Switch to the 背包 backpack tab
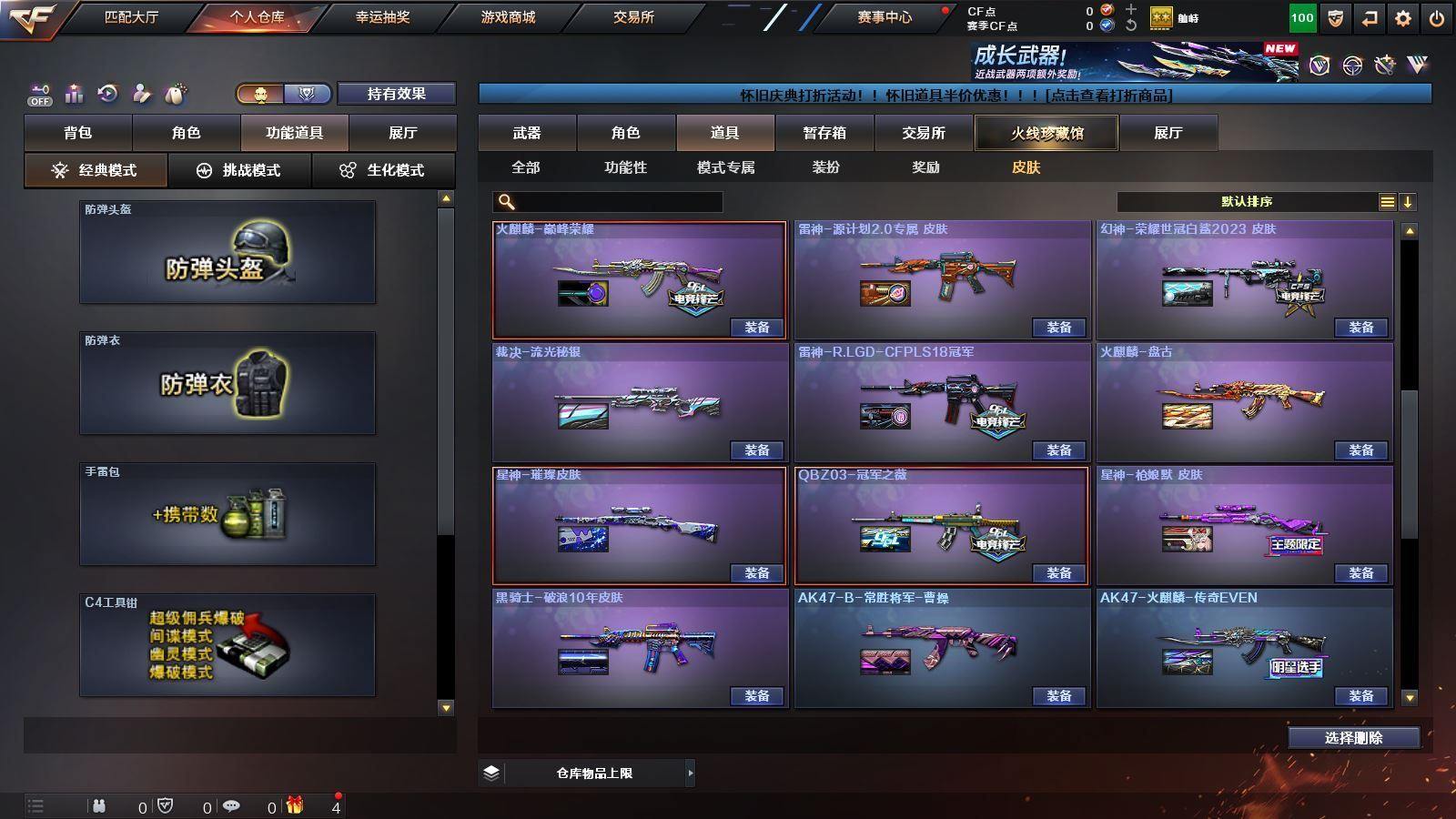Screen dimensions: 1456x819 tap(78, 133)
